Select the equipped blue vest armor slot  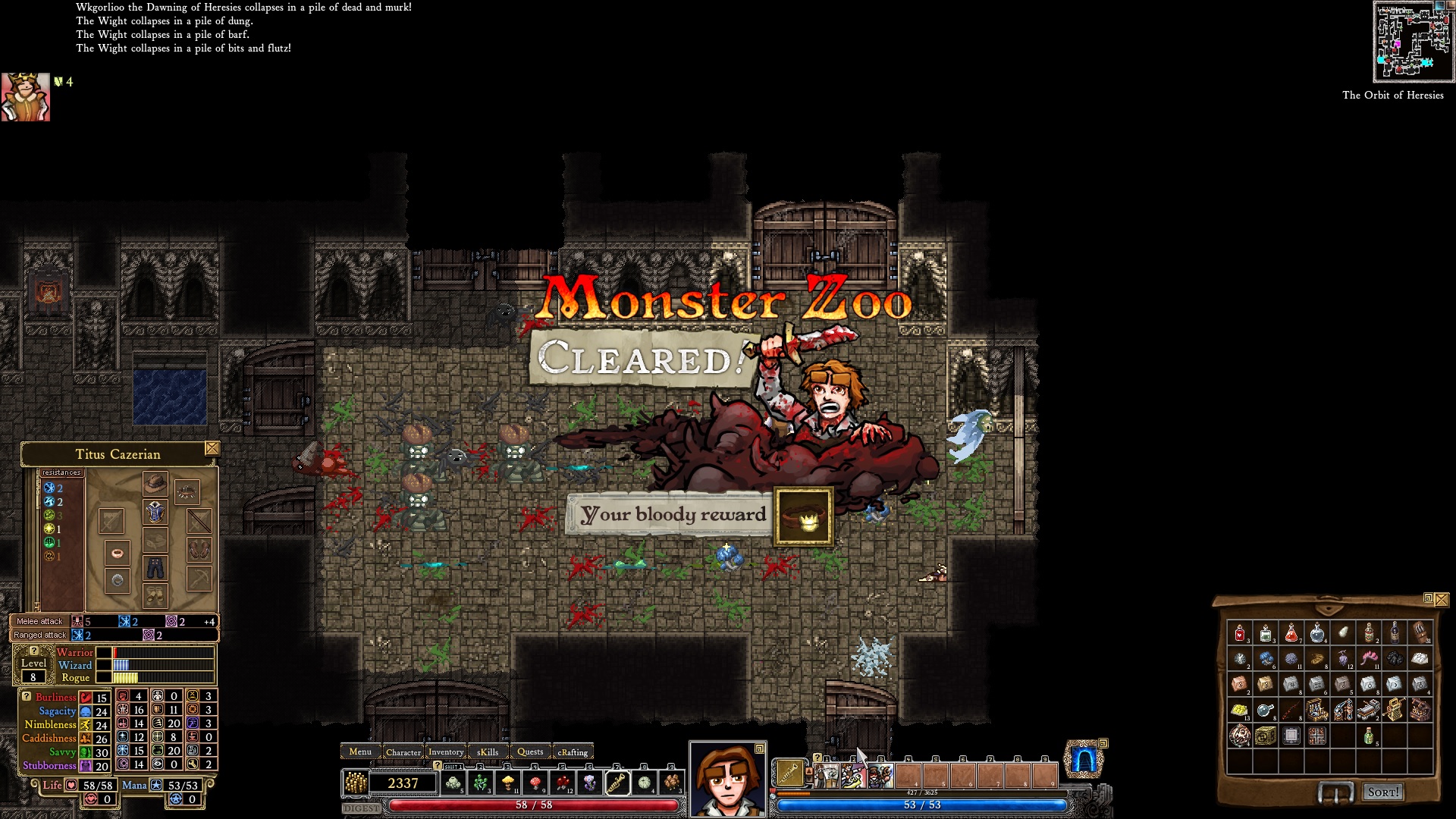(155, 513)
